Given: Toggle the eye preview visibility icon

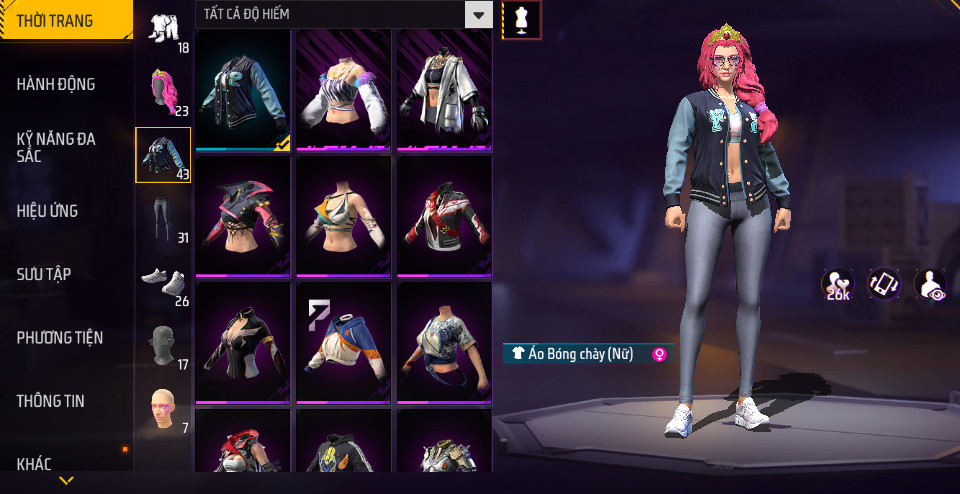Looking at the screenshot, I should [930, 285].
